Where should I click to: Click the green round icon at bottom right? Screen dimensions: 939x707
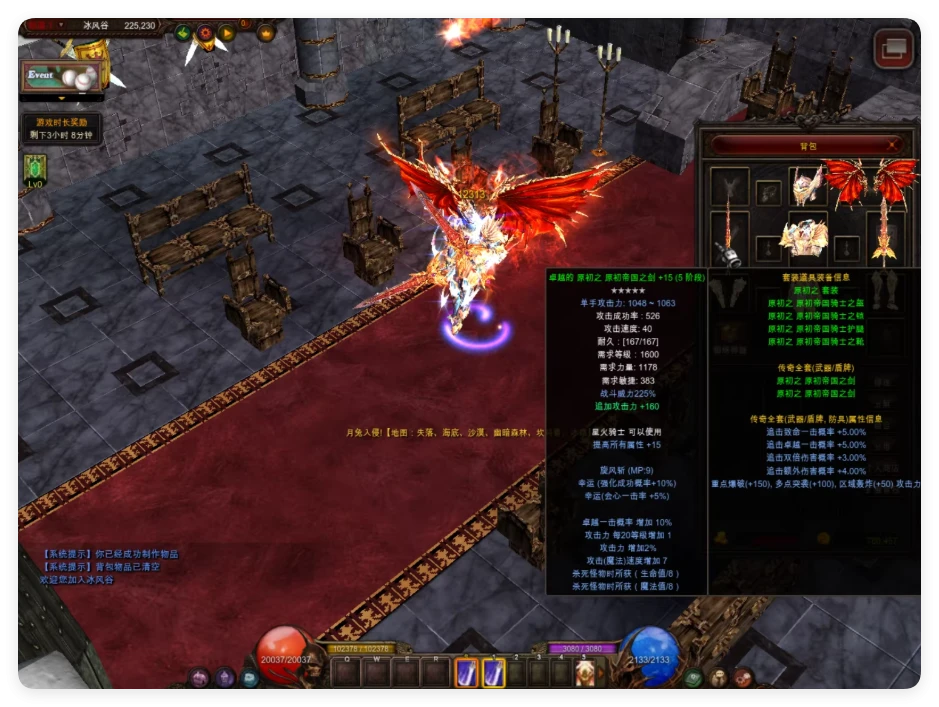[693, 678]
